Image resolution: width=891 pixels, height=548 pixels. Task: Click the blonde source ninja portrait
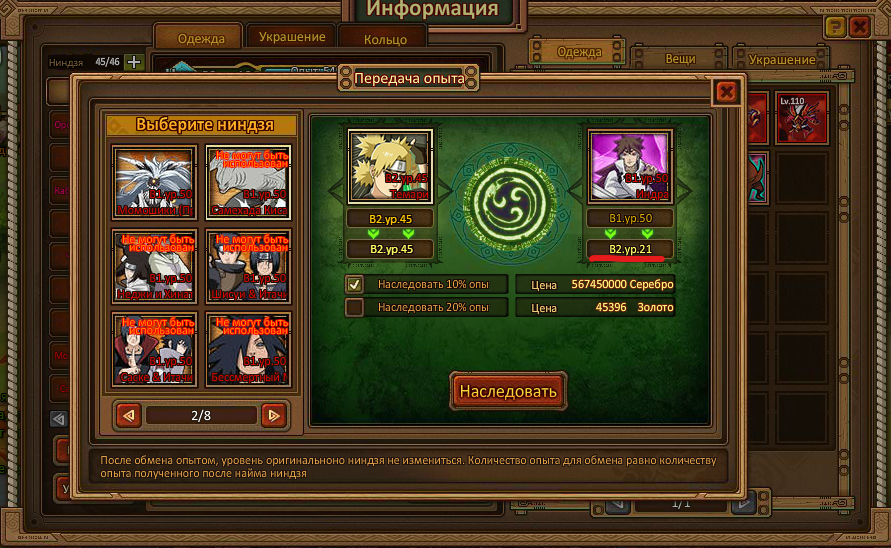[389, 168]
